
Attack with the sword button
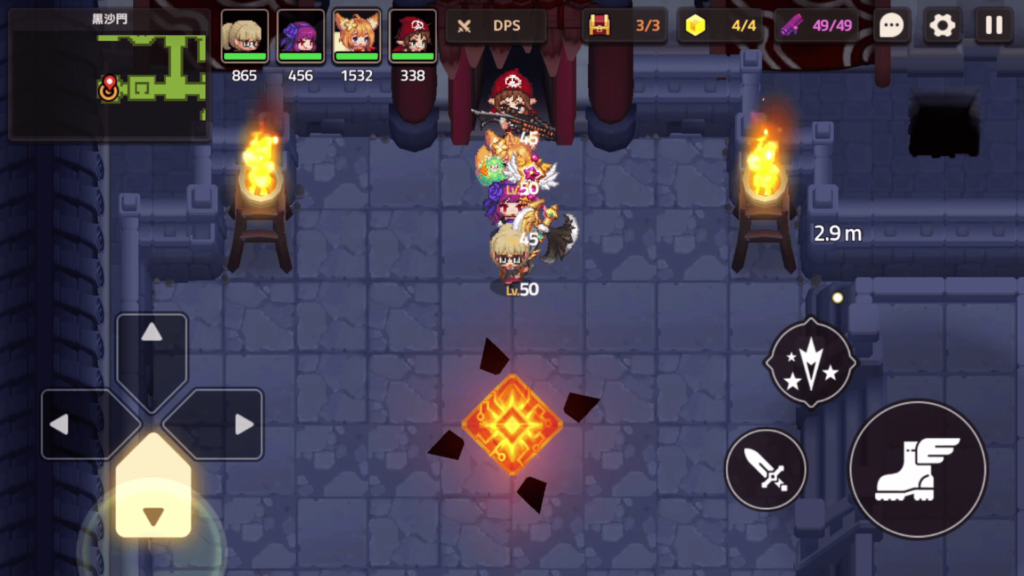pyautogui.click(x=766, y=469)
